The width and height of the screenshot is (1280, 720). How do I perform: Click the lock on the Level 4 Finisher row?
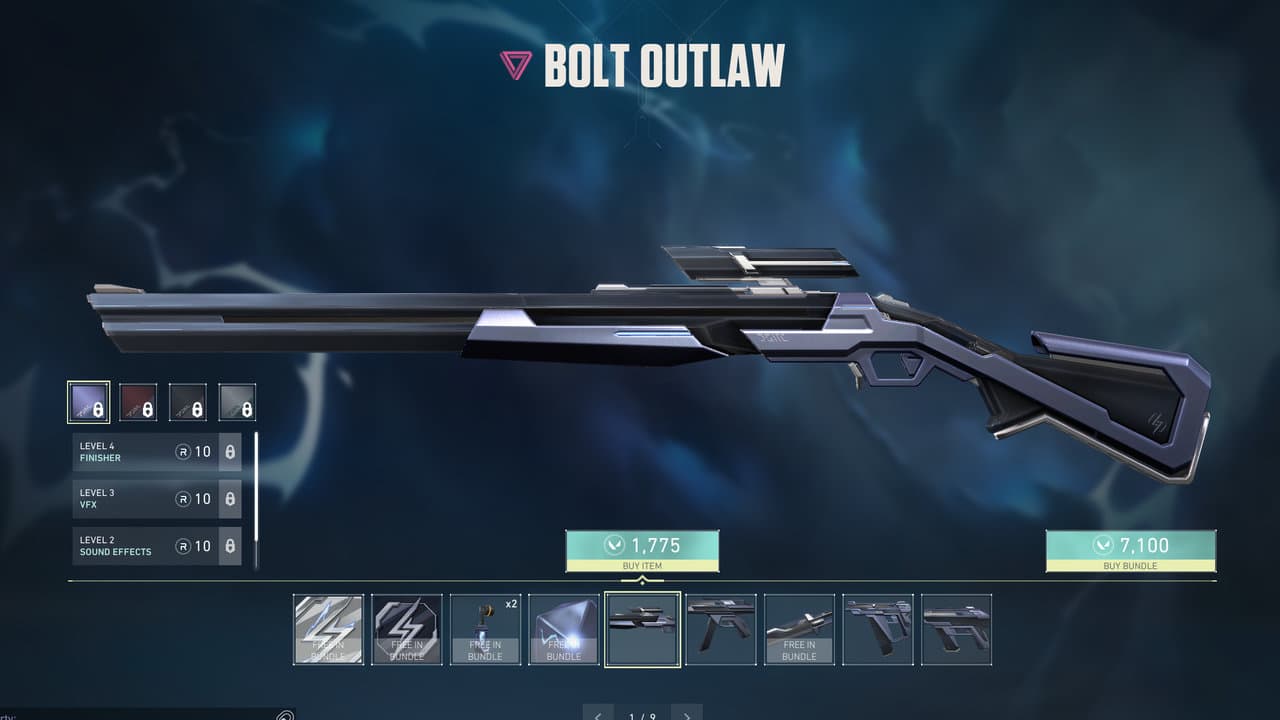point(229,452)
